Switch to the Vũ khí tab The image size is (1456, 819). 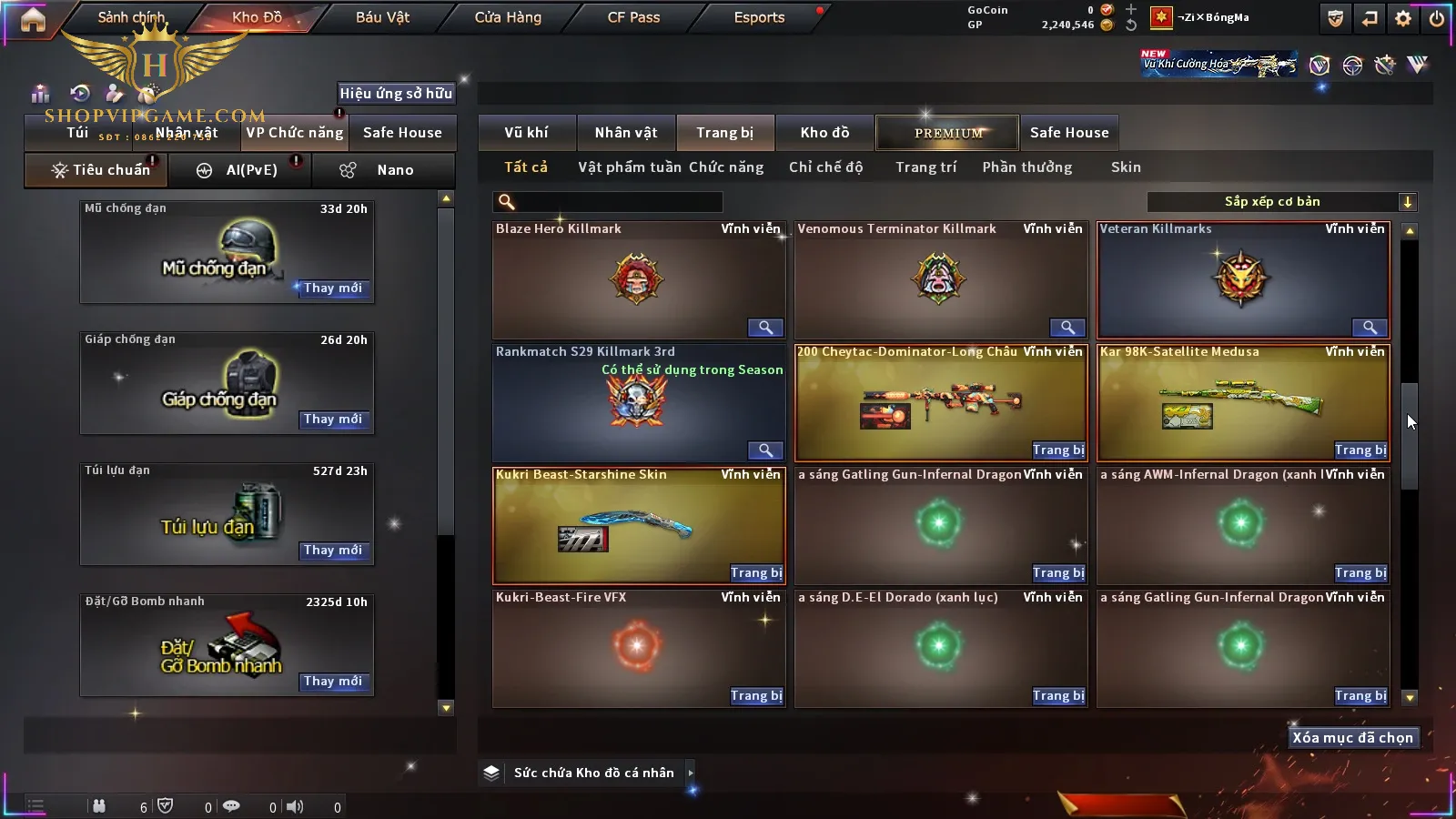click(526, 133)
